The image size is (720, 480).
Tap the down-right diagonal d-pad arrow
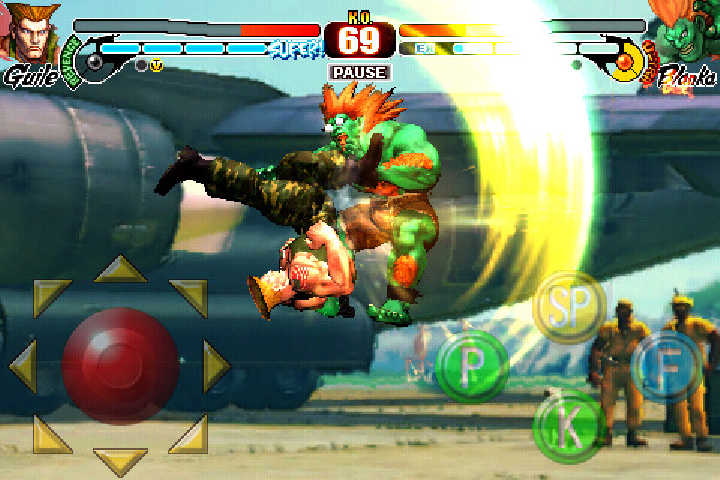pos(189,434)
